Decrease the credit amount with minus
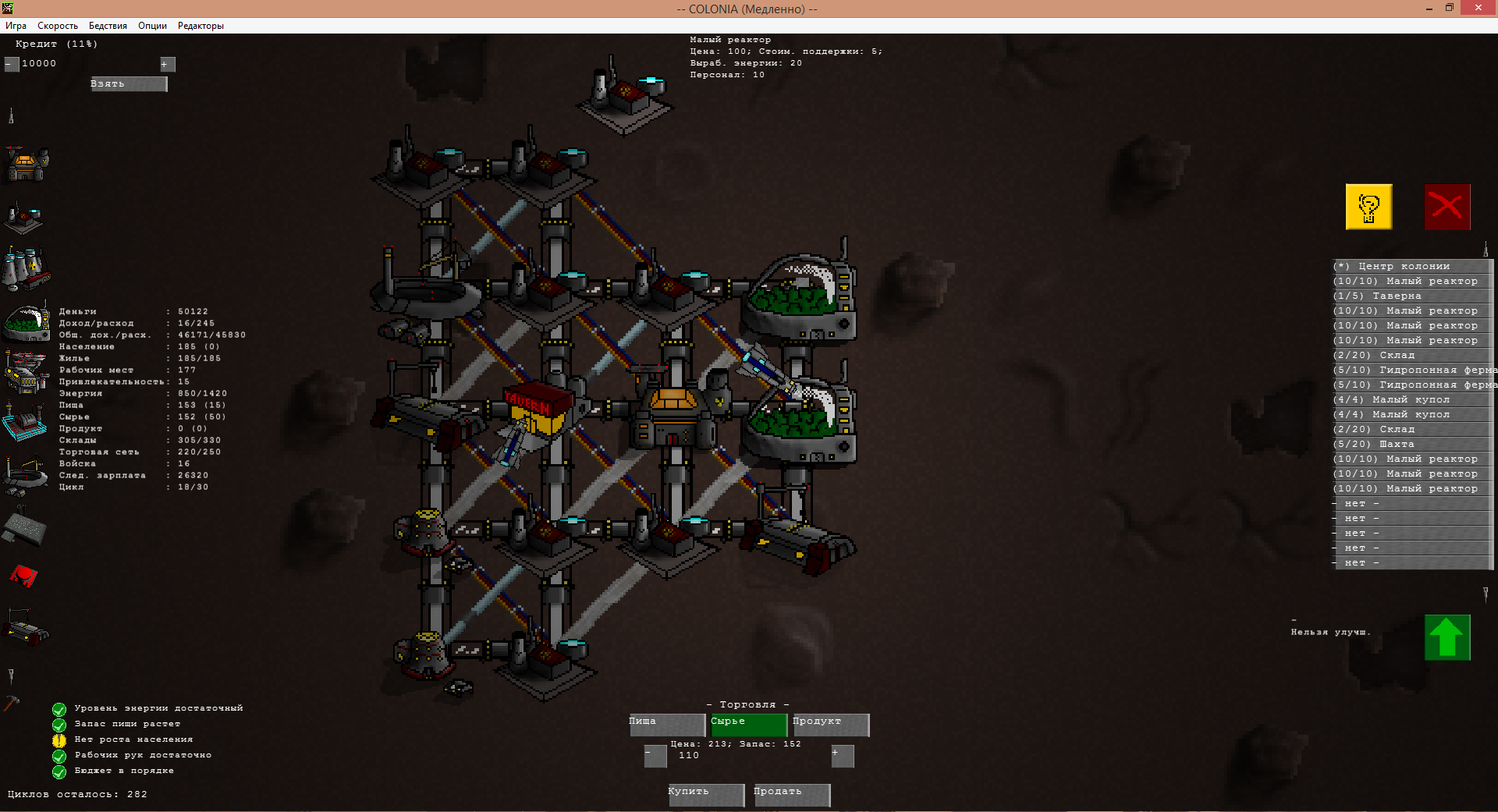Screen dimensions: 1498x812 pyautogui.click(x=11, y=64)
